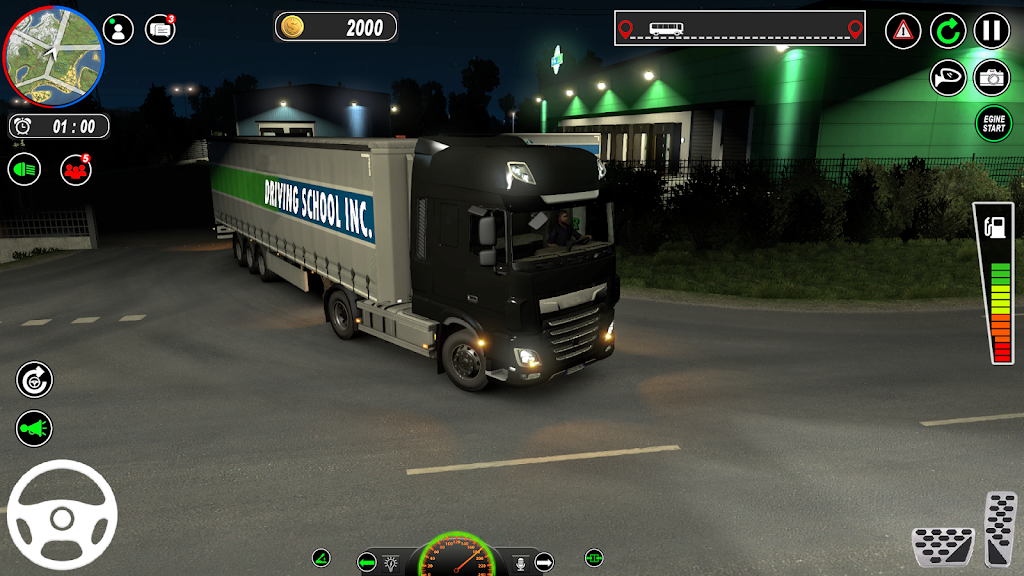Toggle the light bulb button
This screenshot has width=1024, height=576.
392,562
